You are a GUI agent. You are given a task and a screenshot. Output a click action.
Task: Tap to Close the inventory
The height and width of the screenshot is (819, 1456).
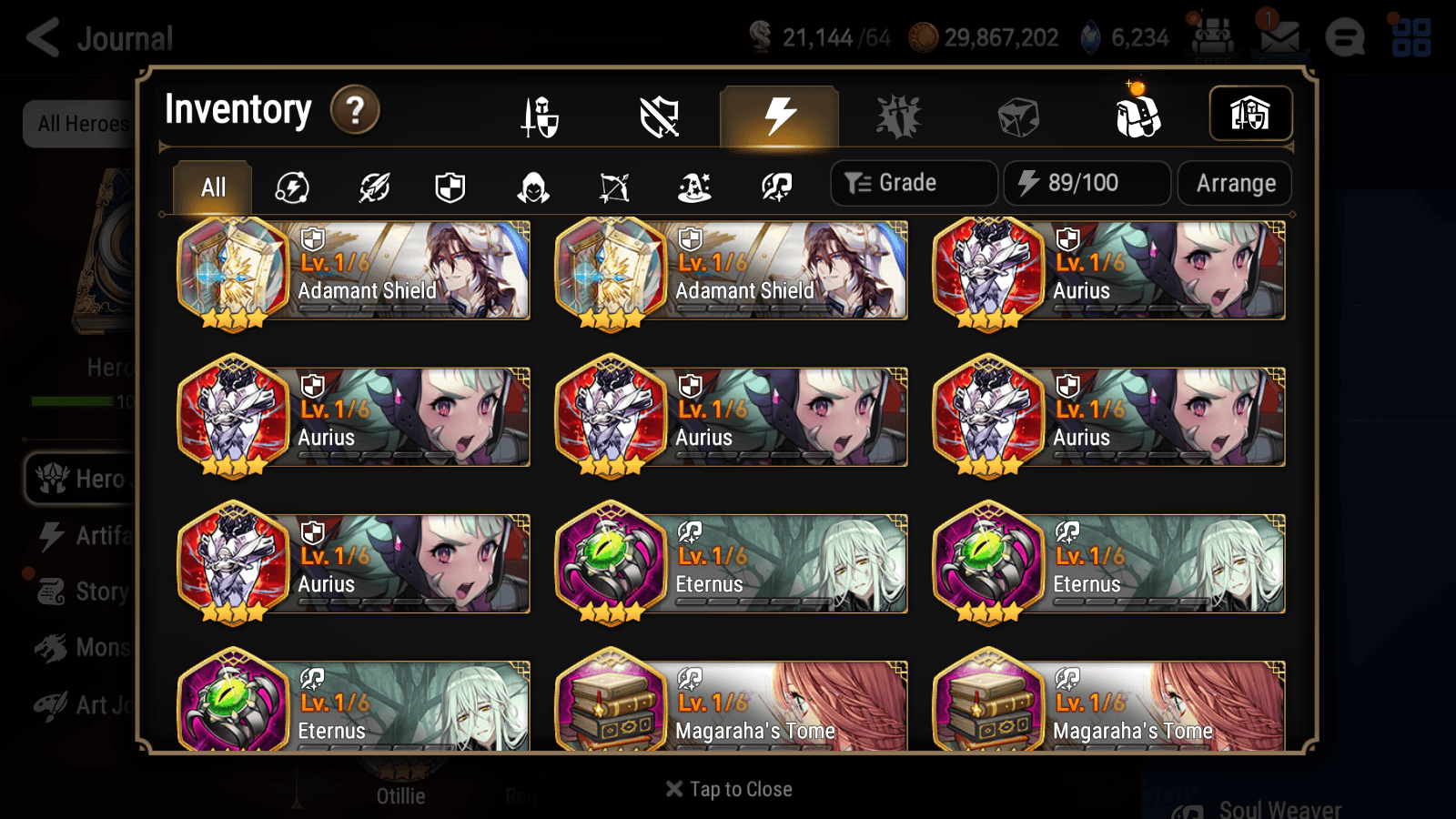click(x=728, y=789)
